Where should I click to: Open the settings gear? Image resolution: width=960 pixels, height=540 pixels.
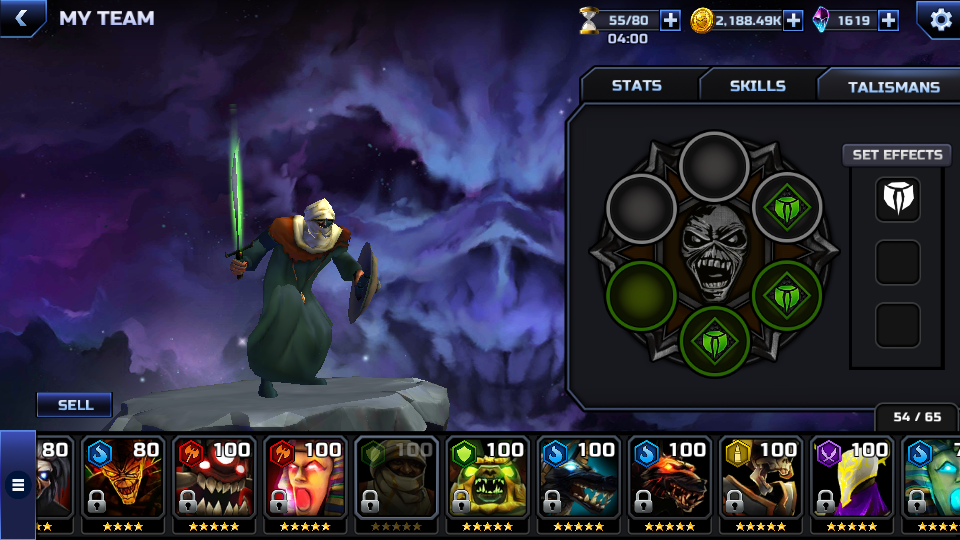(x=940, y=19)
